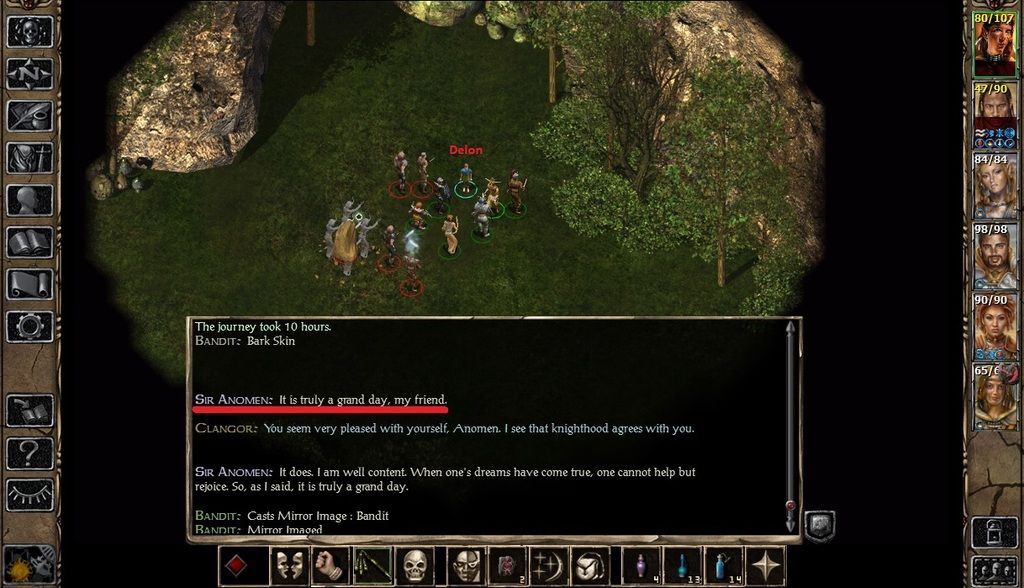Activate the skull ability in the action bar

tap(415, 566)
